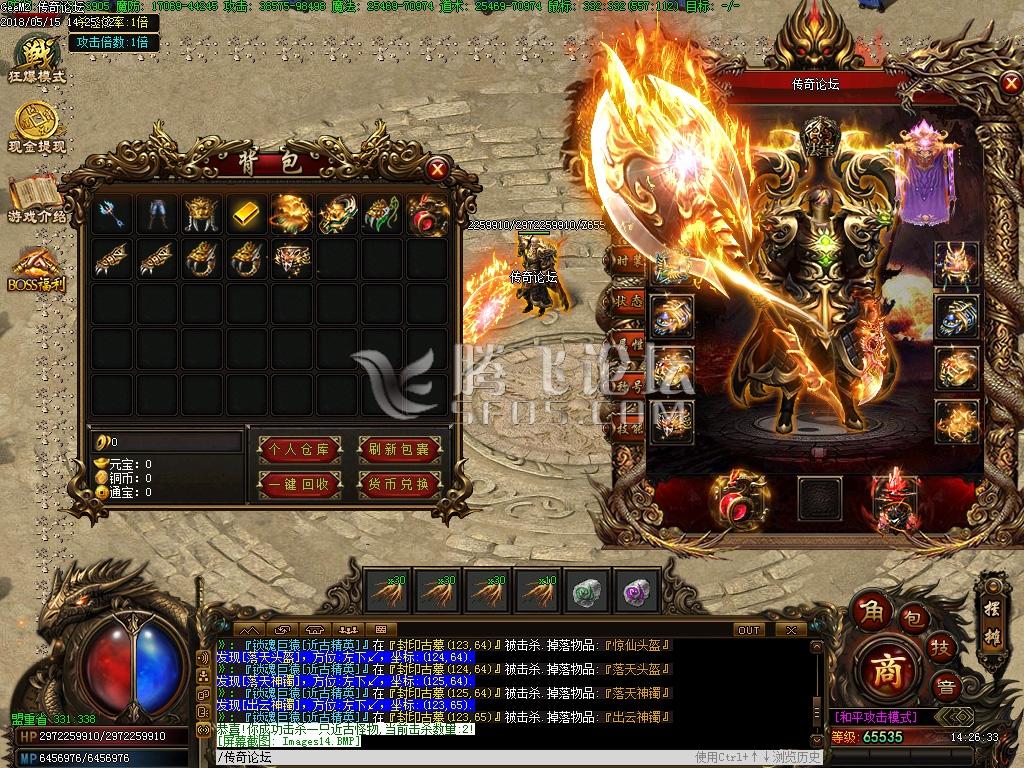Click the OUT button above chat
The height and width of the screenshot is (768, 1024).
point(749,630)
